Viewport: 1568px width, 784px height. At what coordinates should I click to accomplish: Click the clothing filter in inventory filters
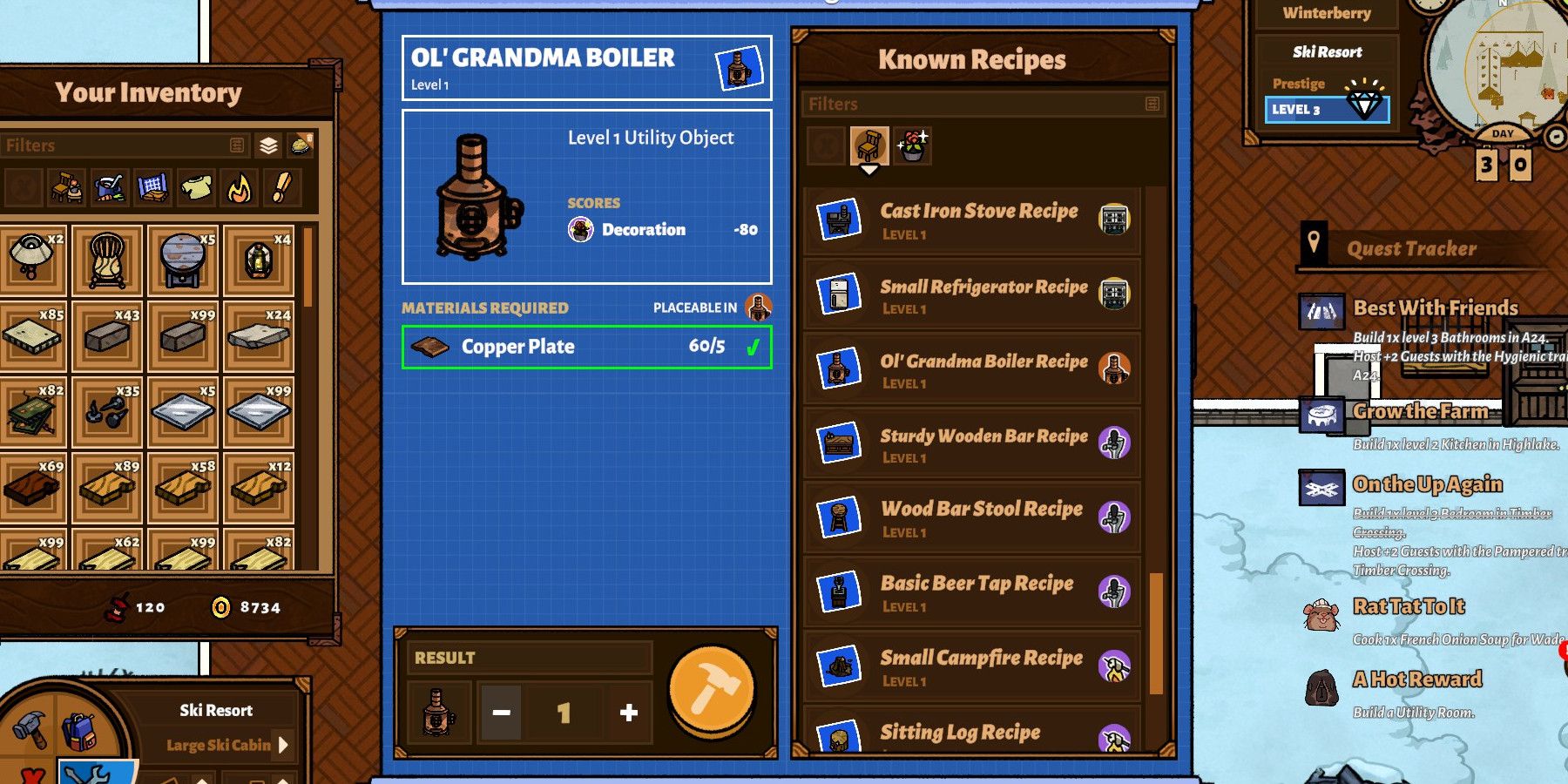pyautogui.click(x=194, y=187)
